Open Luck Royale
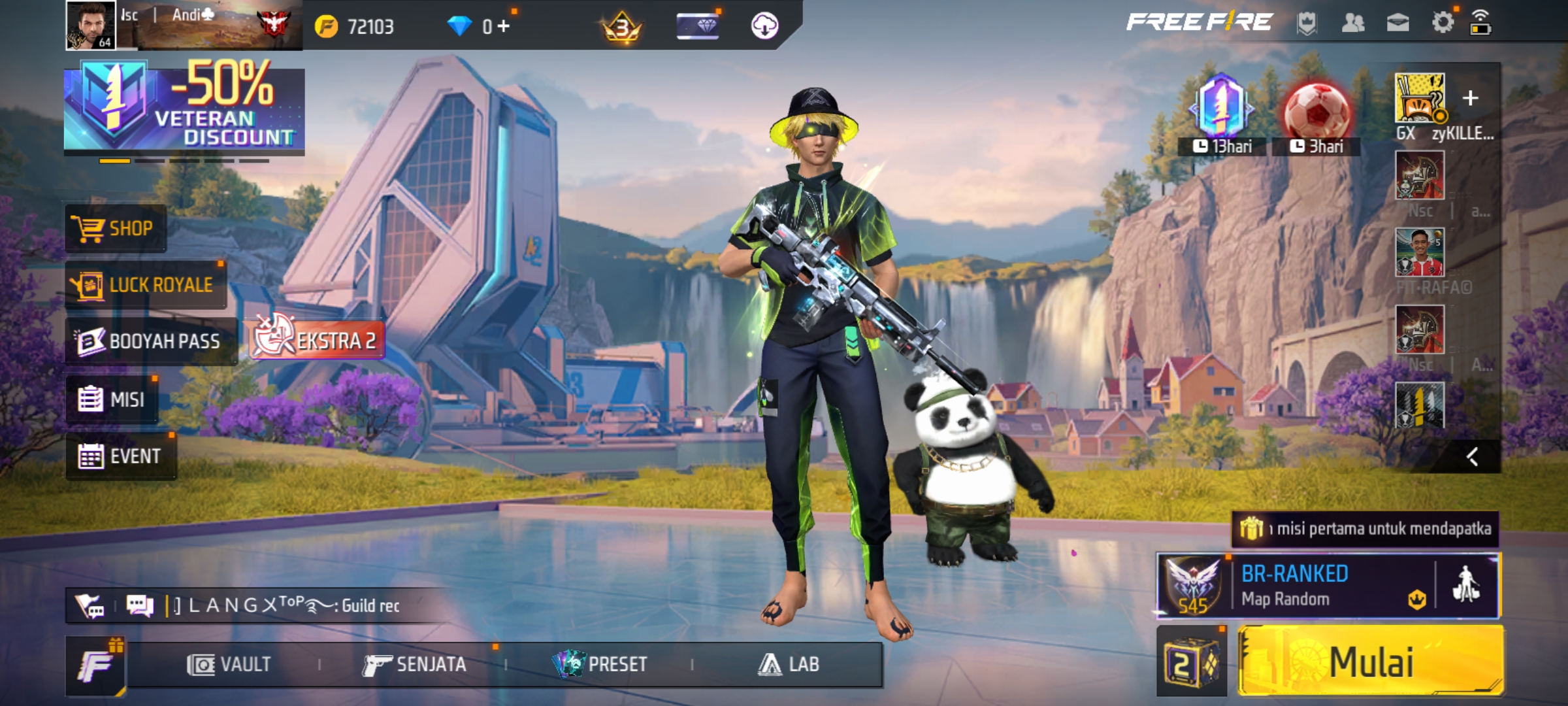The image size is (1568, 706). coord(146,285)
